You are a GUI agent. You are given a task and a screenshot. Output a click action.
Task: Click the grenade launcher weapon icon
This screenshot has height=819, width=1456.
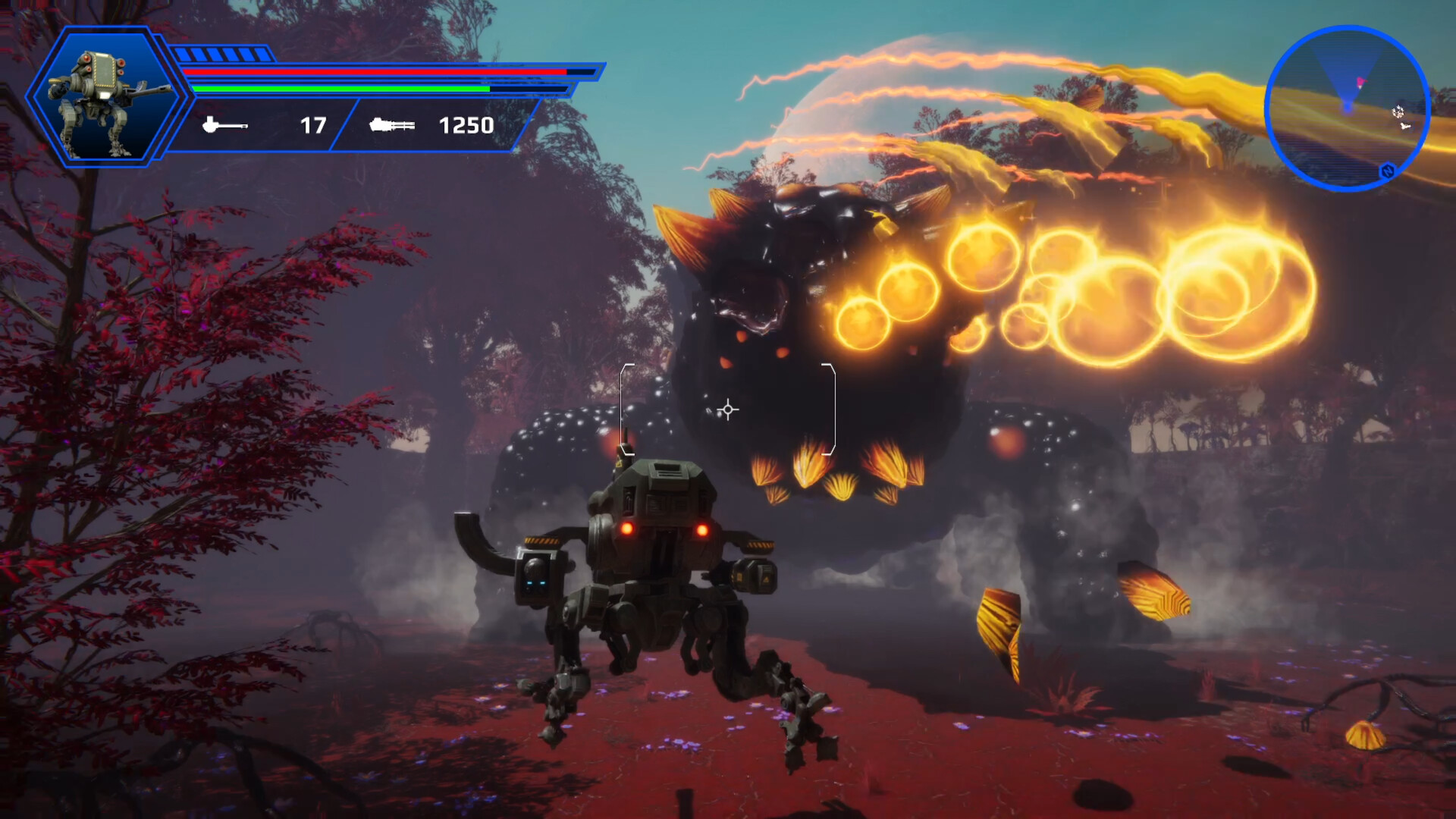(x=225, y=125)
